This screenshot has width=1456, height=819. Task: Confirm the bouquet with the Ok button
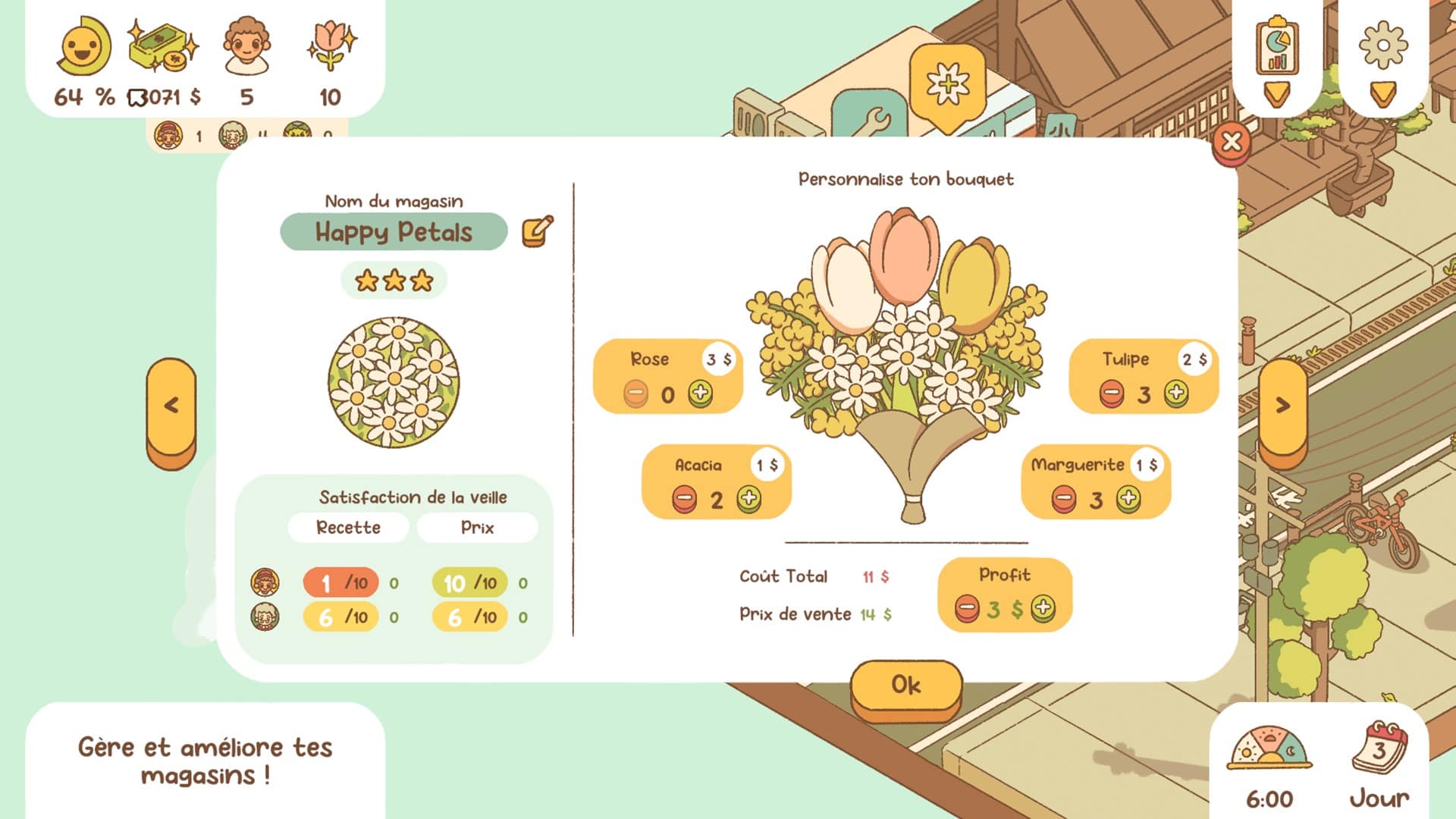click(906, 686)
